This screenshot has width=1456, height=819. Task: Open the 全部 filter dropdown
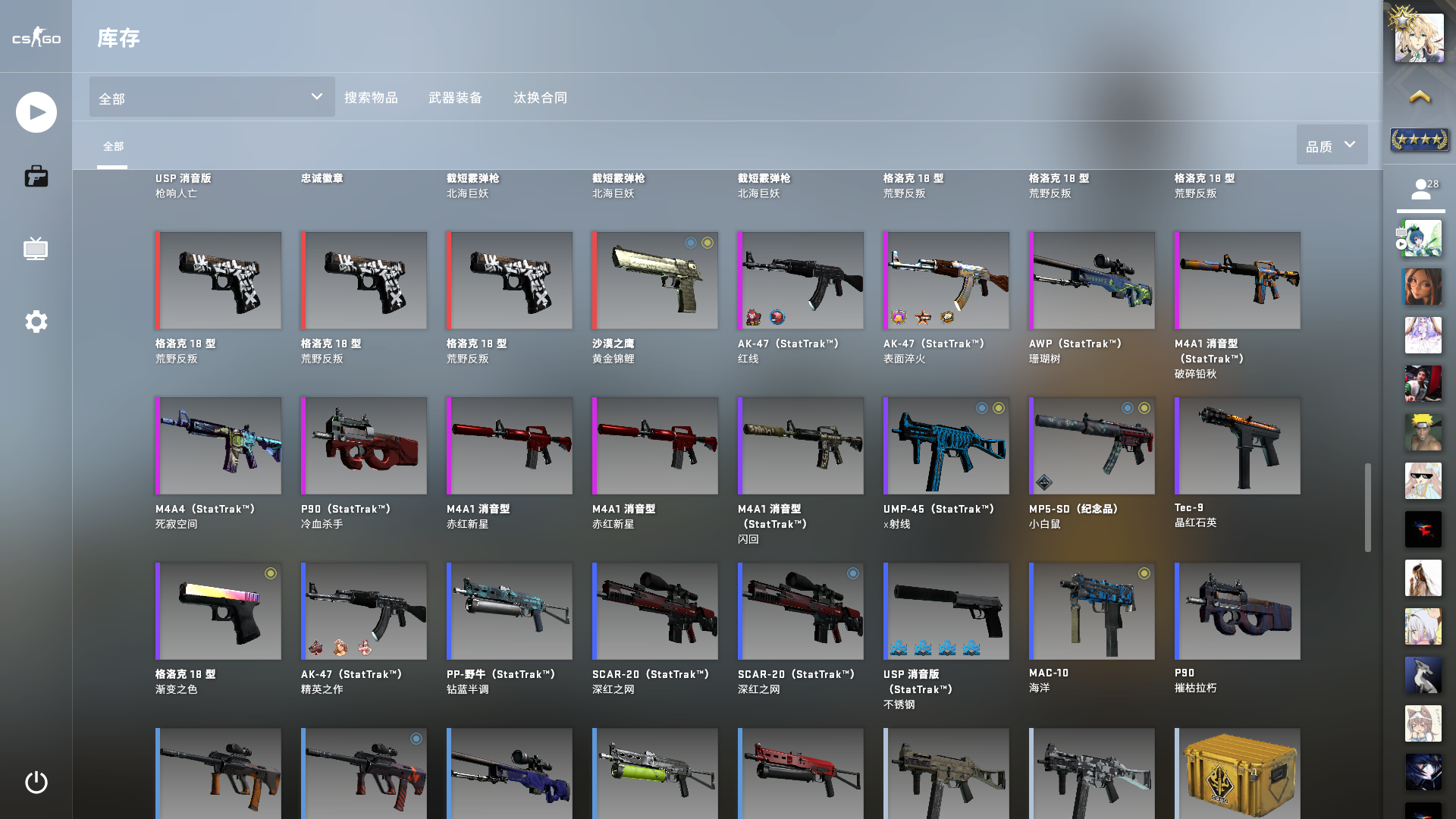(x=211, y=97)
